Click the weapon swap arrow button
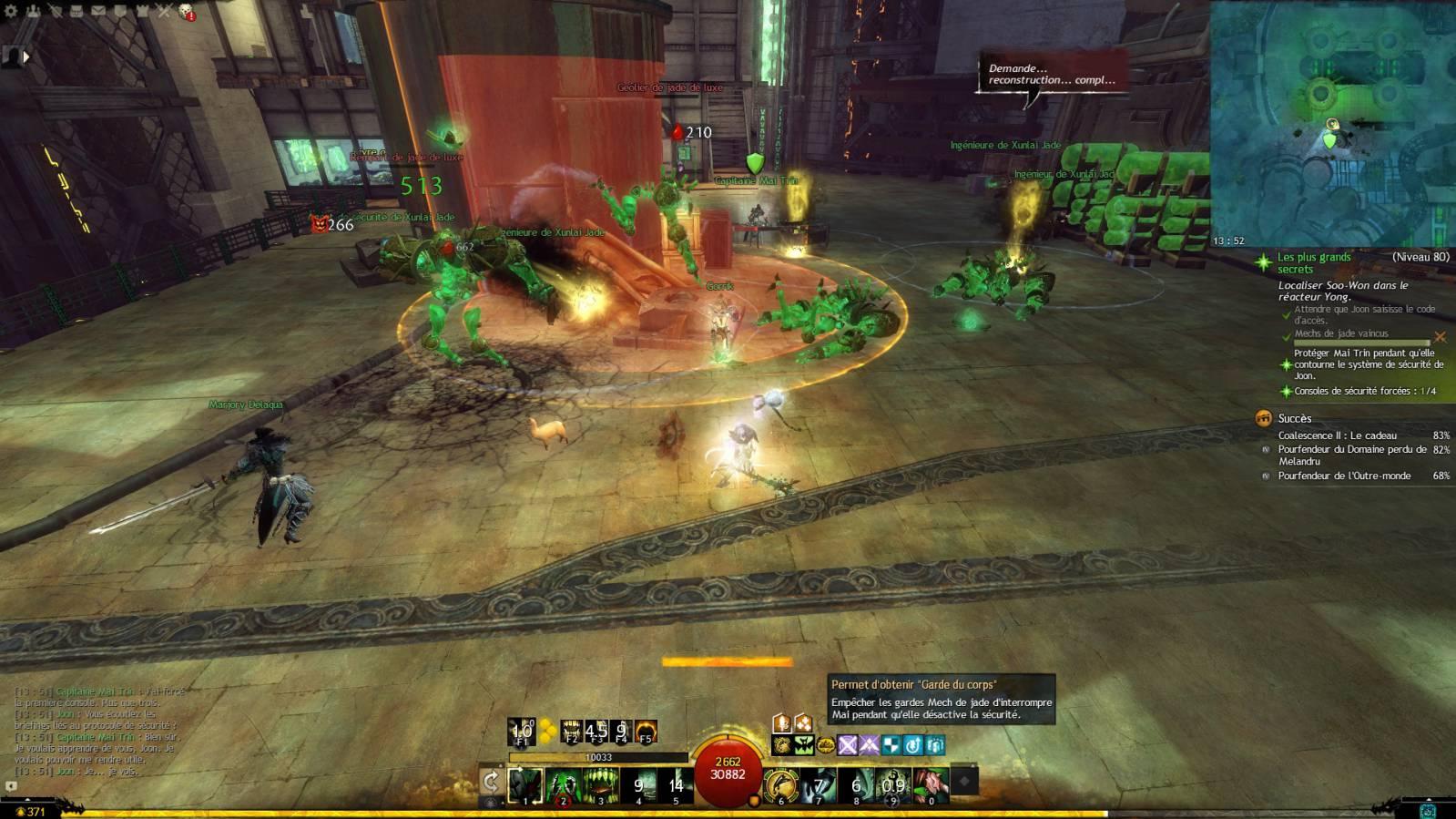This screenshot has width=1456, height=819. pyautogui.click(x=491, y=782)
